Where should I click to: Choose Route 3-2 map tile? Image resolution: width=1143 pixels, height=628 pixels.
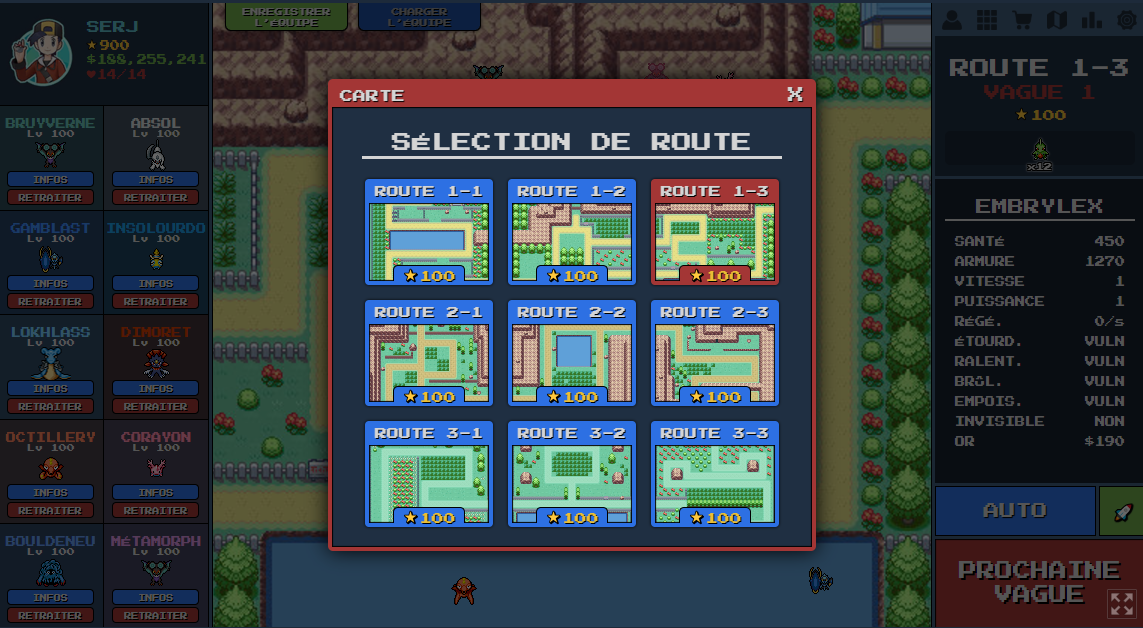(571, 474)
